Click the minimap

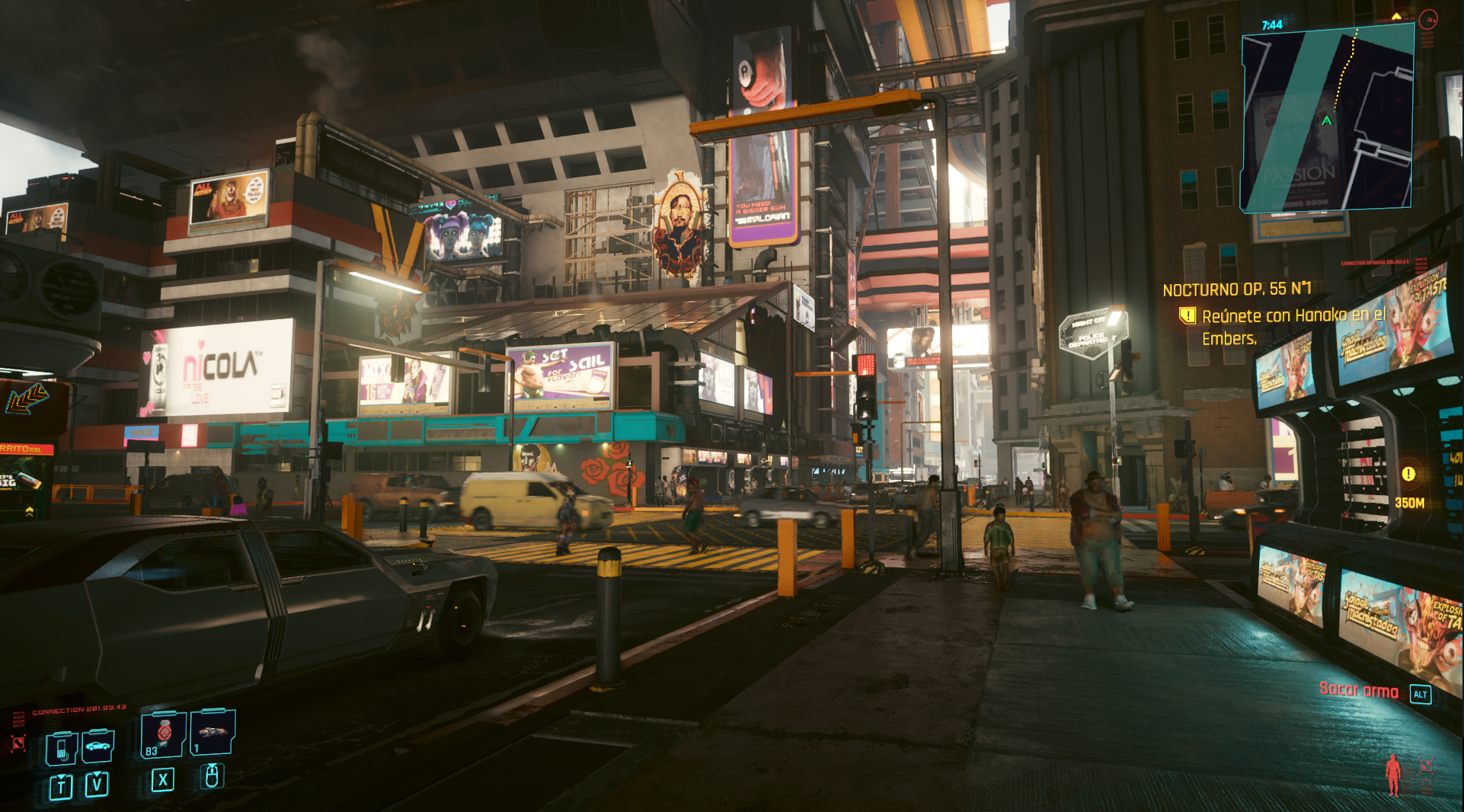click(1328, 118)
